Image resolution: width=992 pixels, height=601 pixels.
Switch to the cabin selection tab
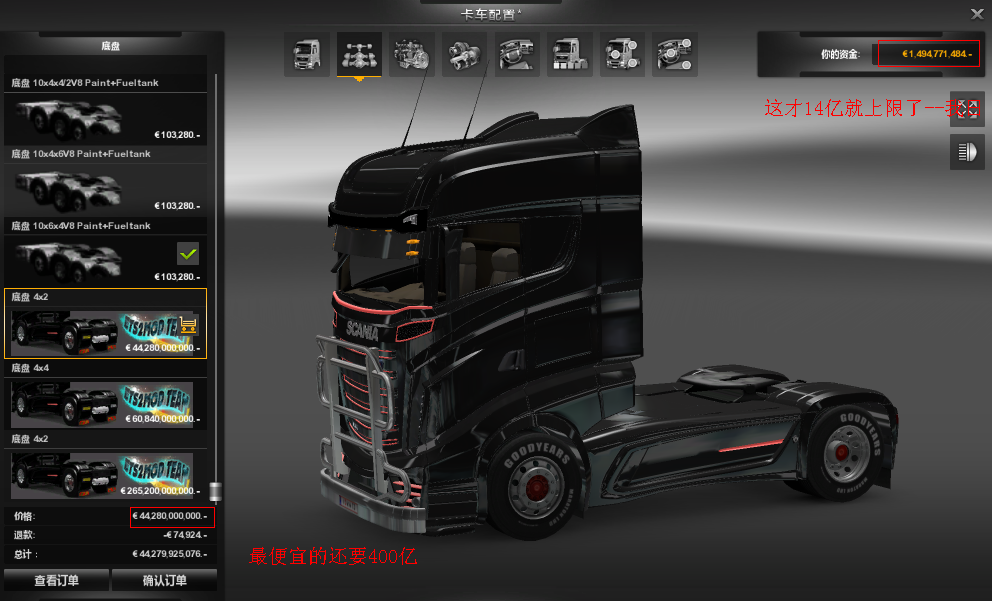tap(307, 54)
